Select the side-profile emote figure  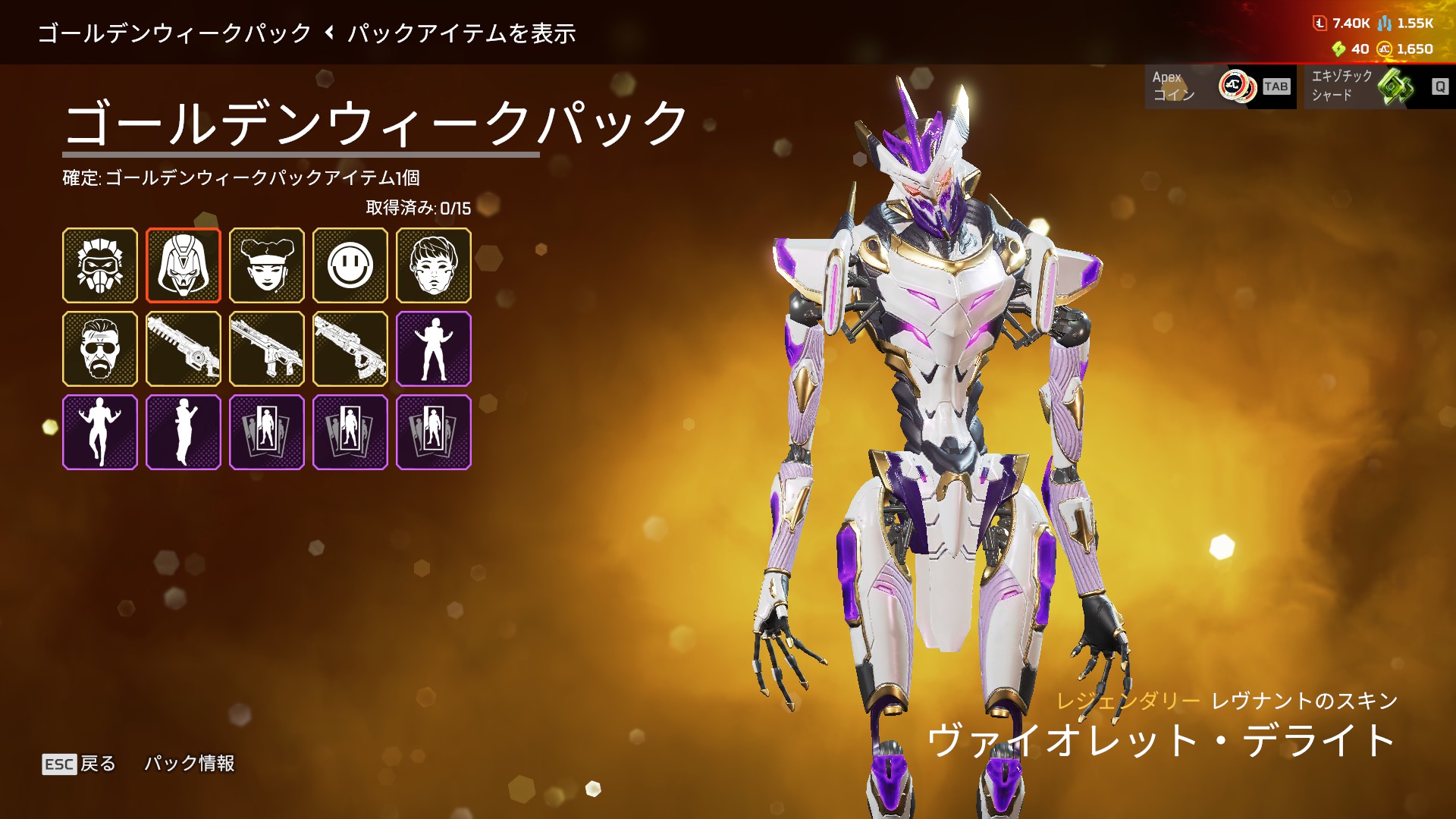[184, 432]
